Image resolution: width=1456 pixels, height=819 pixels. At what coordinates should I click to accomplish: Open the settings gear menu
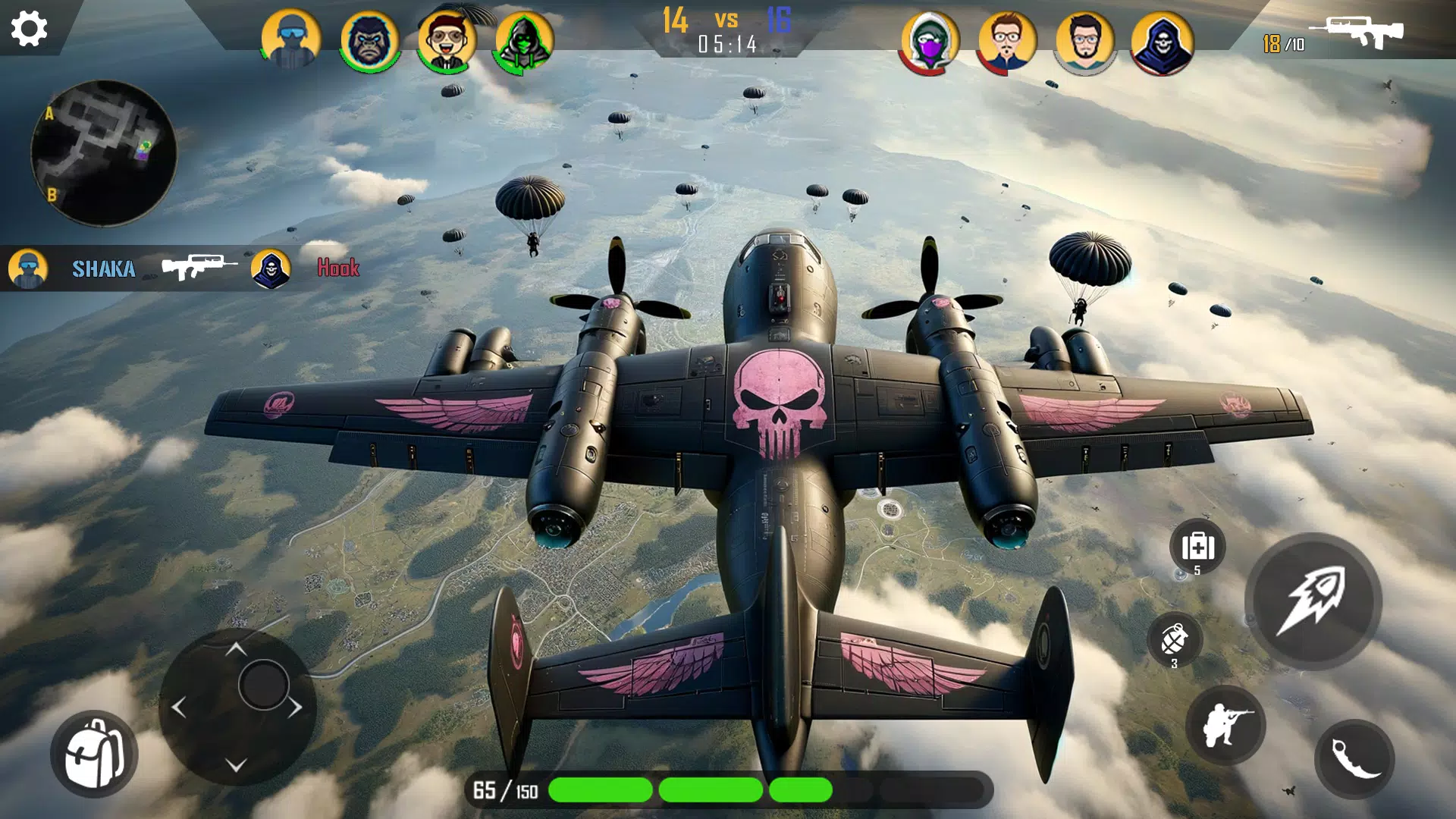30,30
